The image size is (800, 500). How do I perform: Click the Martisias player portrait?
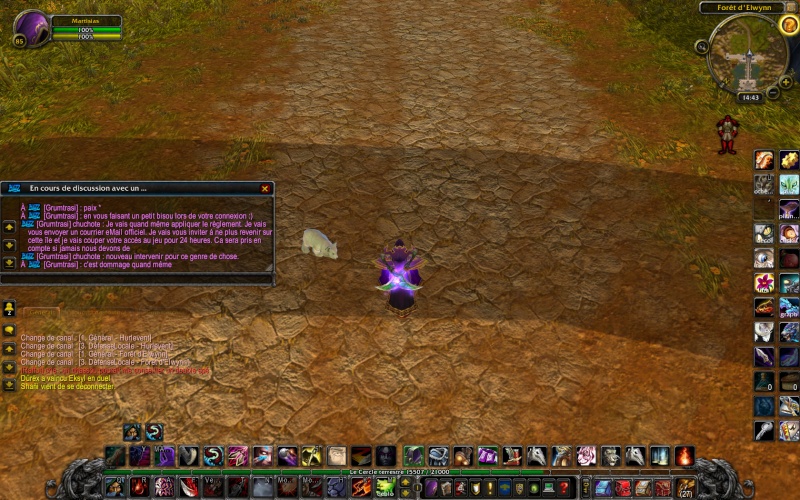click(x=31, y=29)
